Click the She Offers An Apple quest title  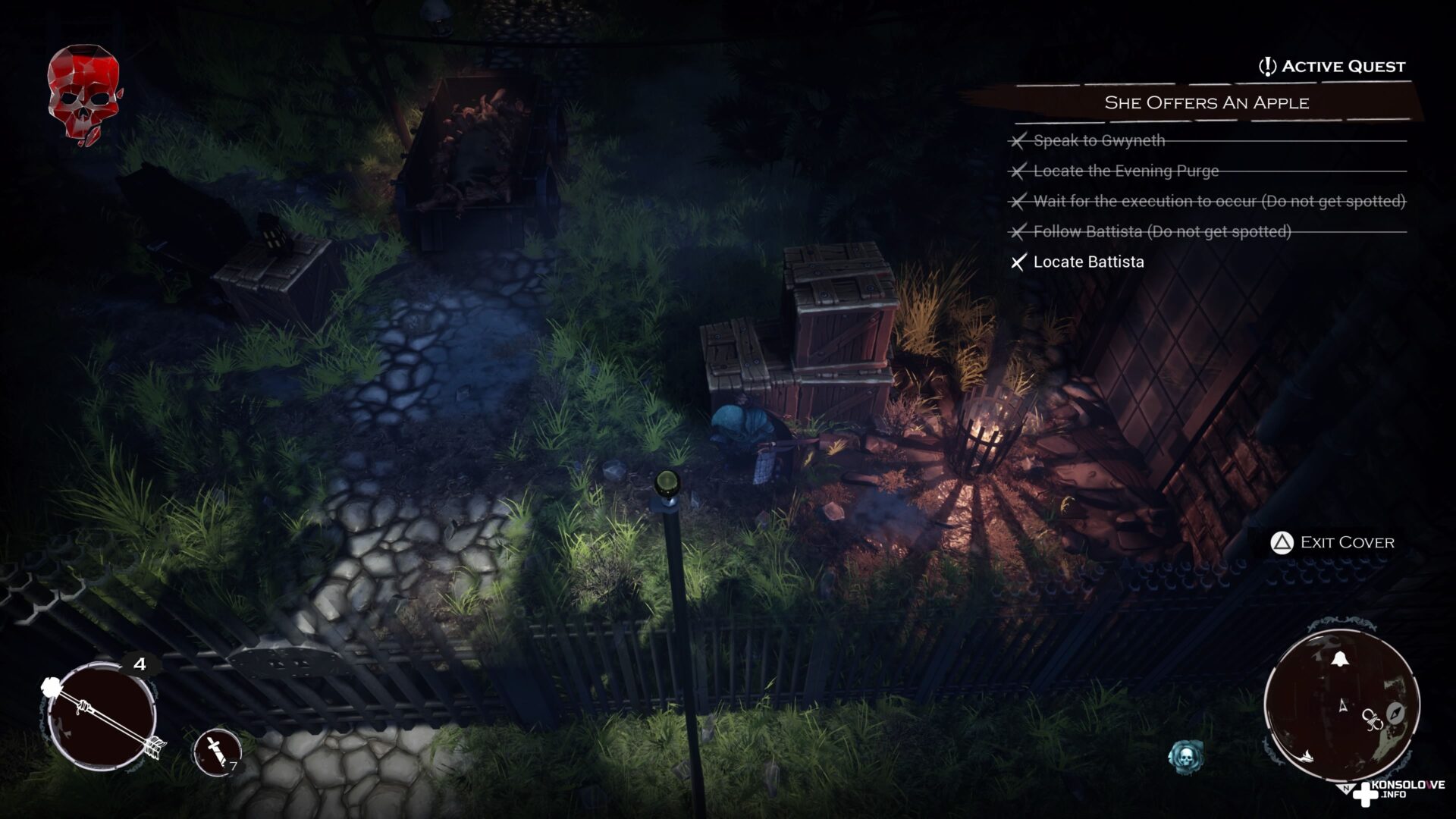(1206, 103)
